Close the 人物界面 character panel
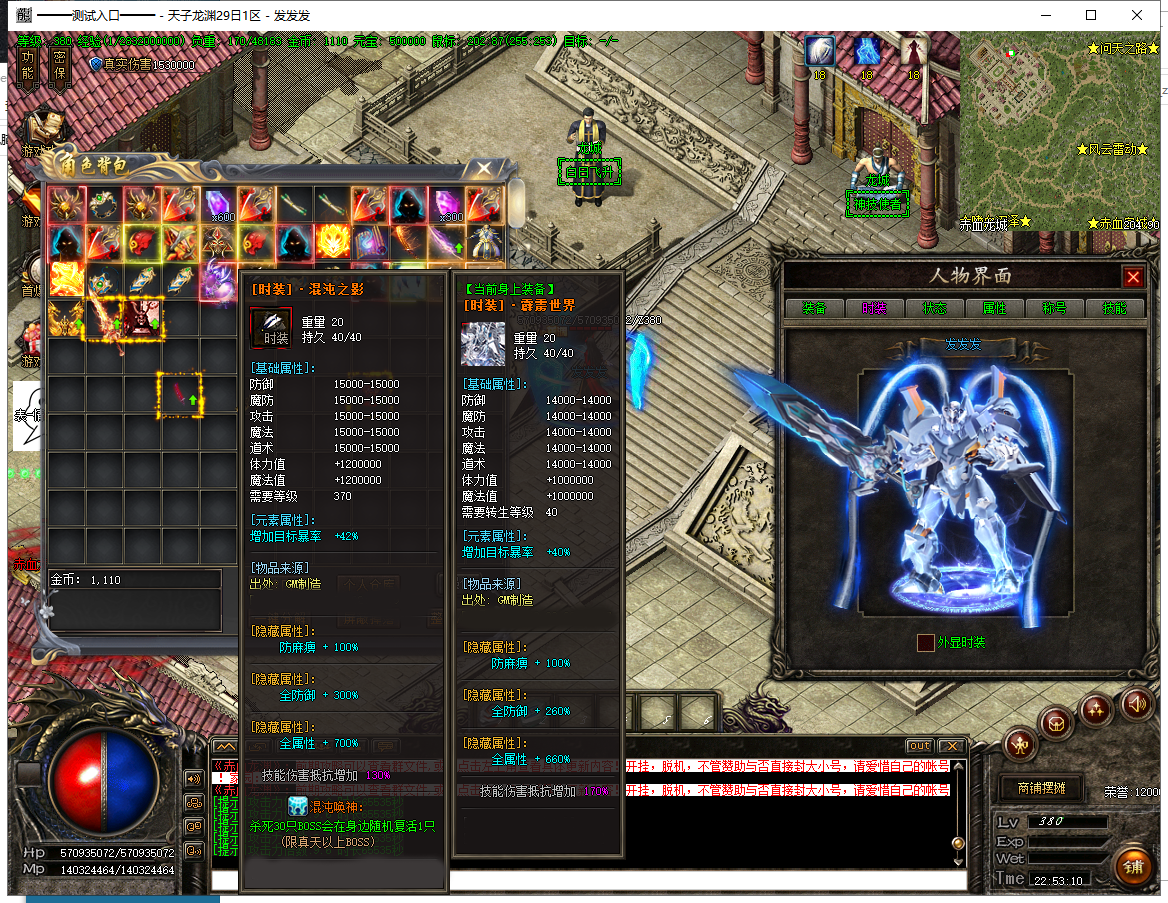1168x903 pixels. (x=1133, y=277)
